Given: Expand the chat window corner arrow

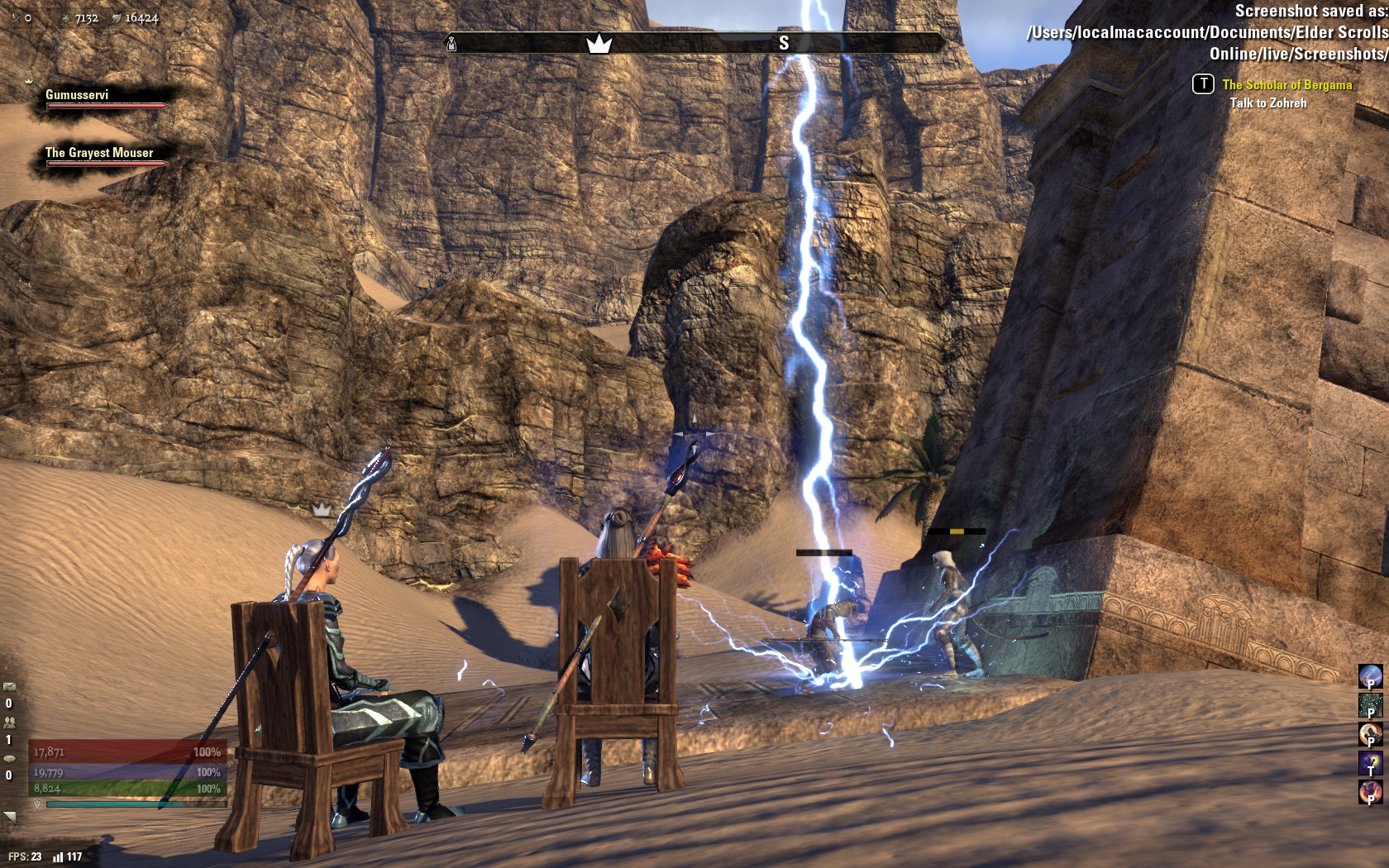Looking at the screenshot, I should (x=10, y=817).
